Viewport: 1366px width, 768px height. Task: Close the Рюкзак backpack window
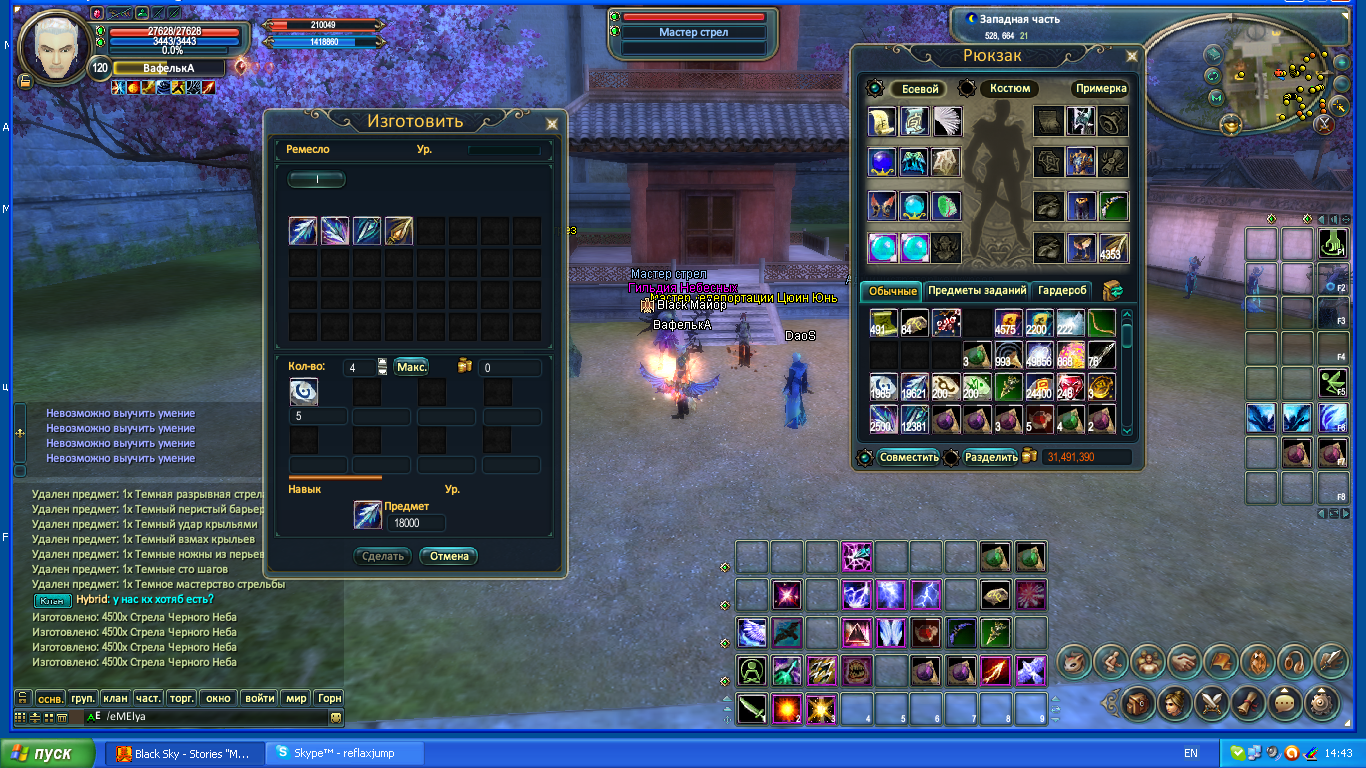pos(1132,57)
